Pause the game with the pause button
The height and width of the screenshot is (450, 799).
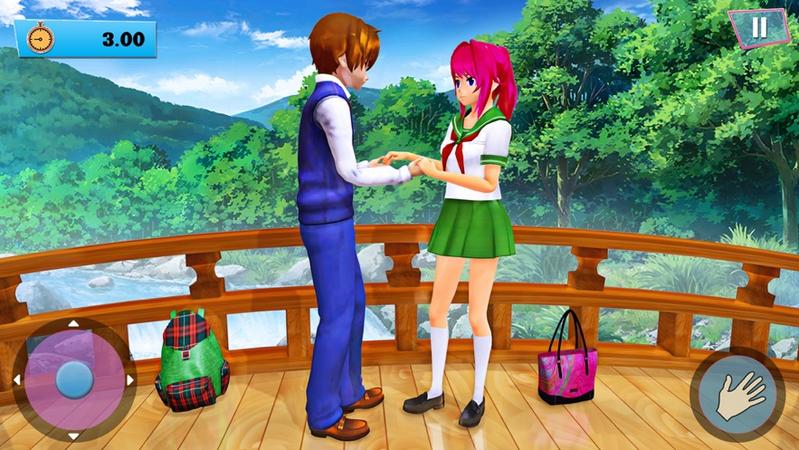(x=759, y=27)
